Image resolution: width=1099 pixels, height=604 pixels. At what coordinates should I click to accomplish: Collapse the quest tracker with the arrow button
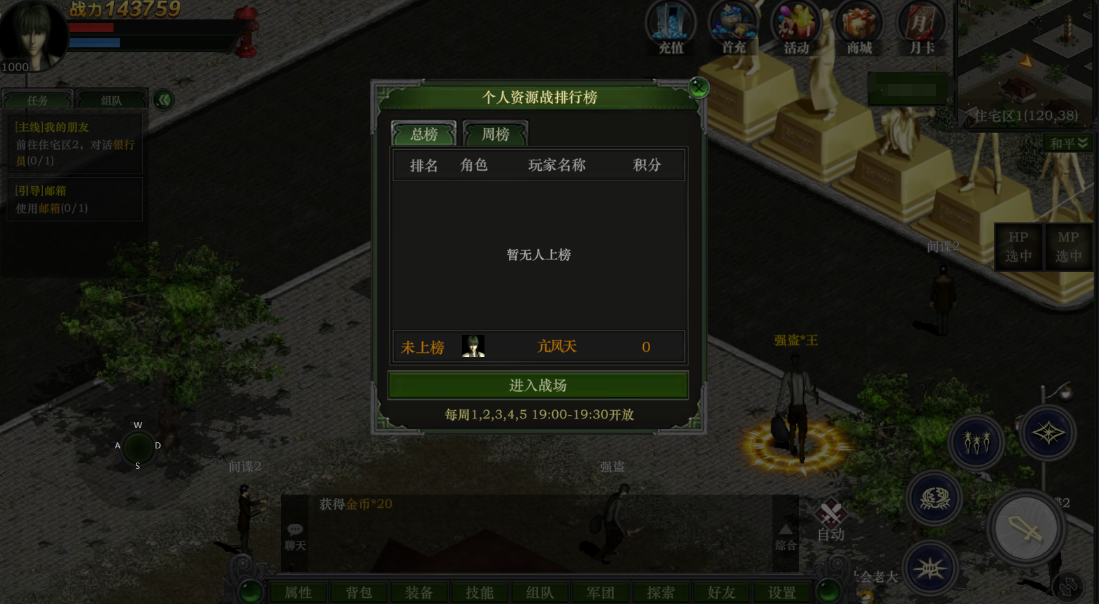click(x=163, y=100)
